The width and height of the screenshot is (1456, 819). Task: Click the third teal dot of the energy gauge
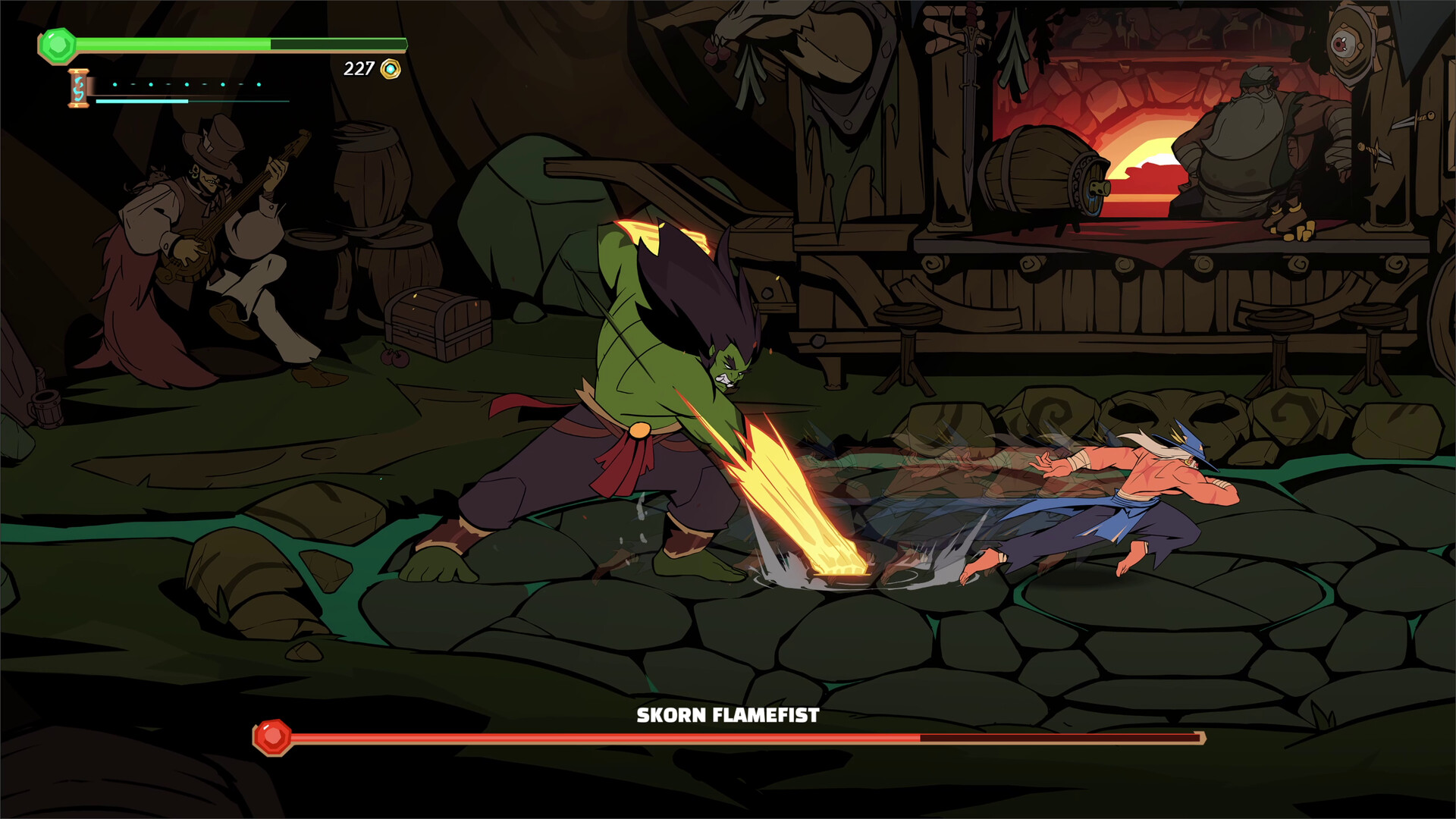pyautogui.click(x=187, y=84)
